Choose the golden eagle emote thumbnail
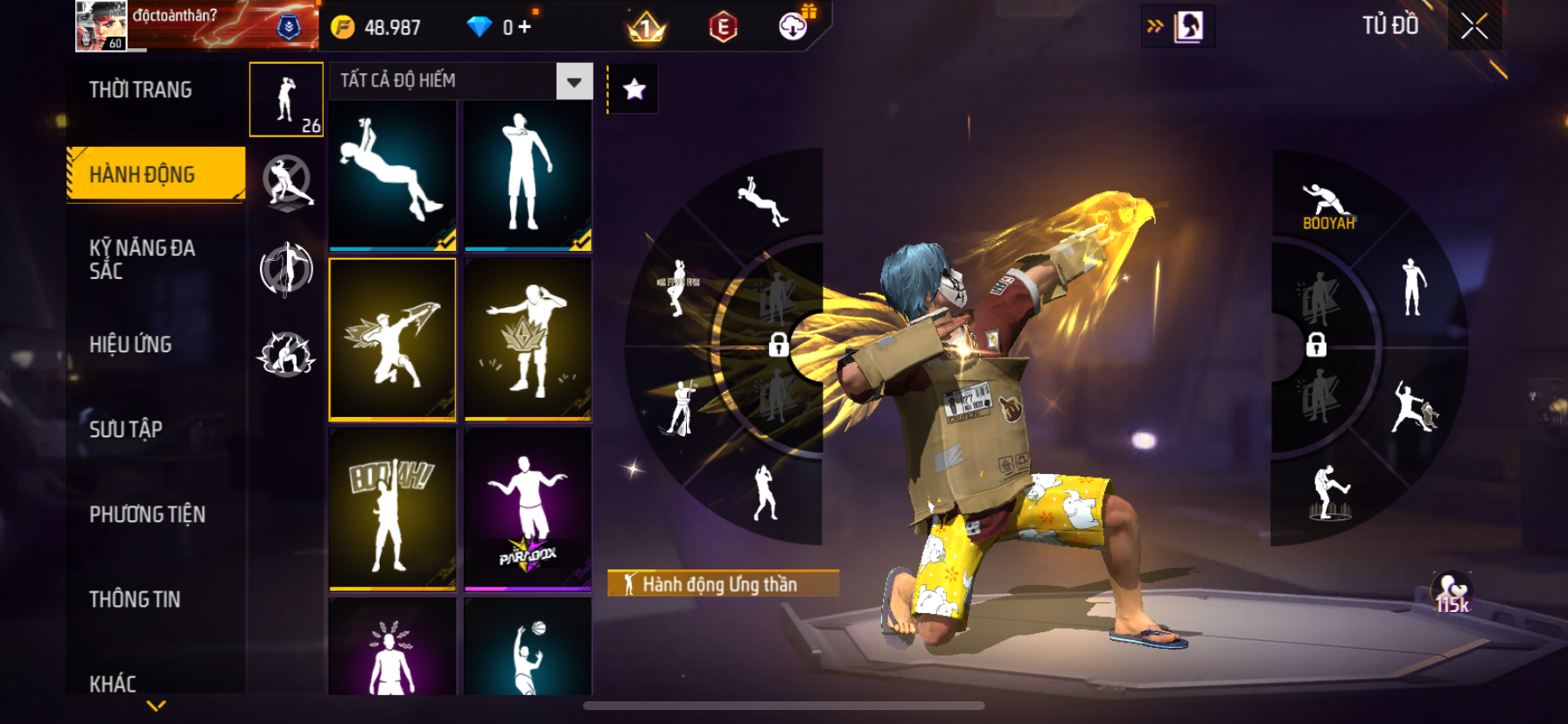Viewport: 1568px width, 724px height. click(x=393, y=339)
